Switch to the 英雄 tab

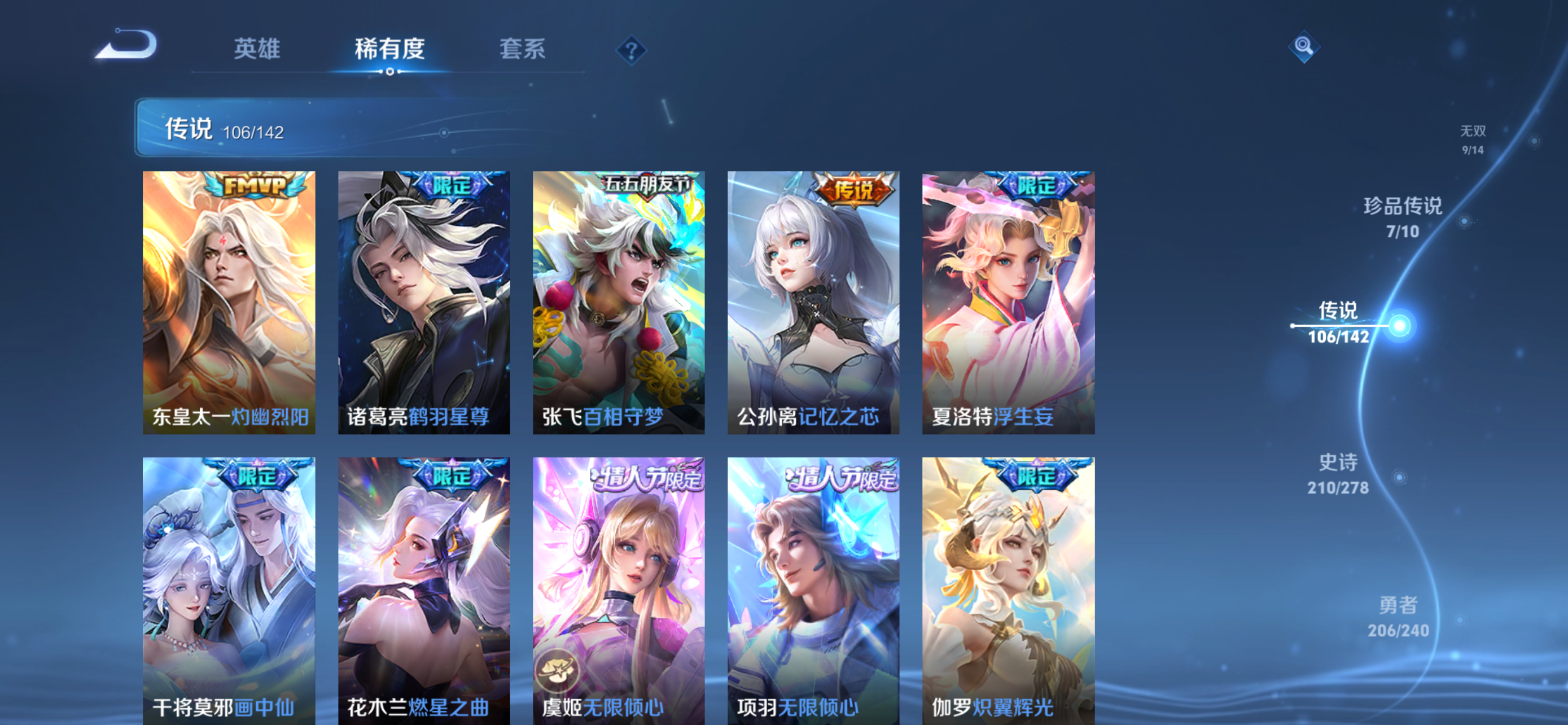[x=257, y=50]
